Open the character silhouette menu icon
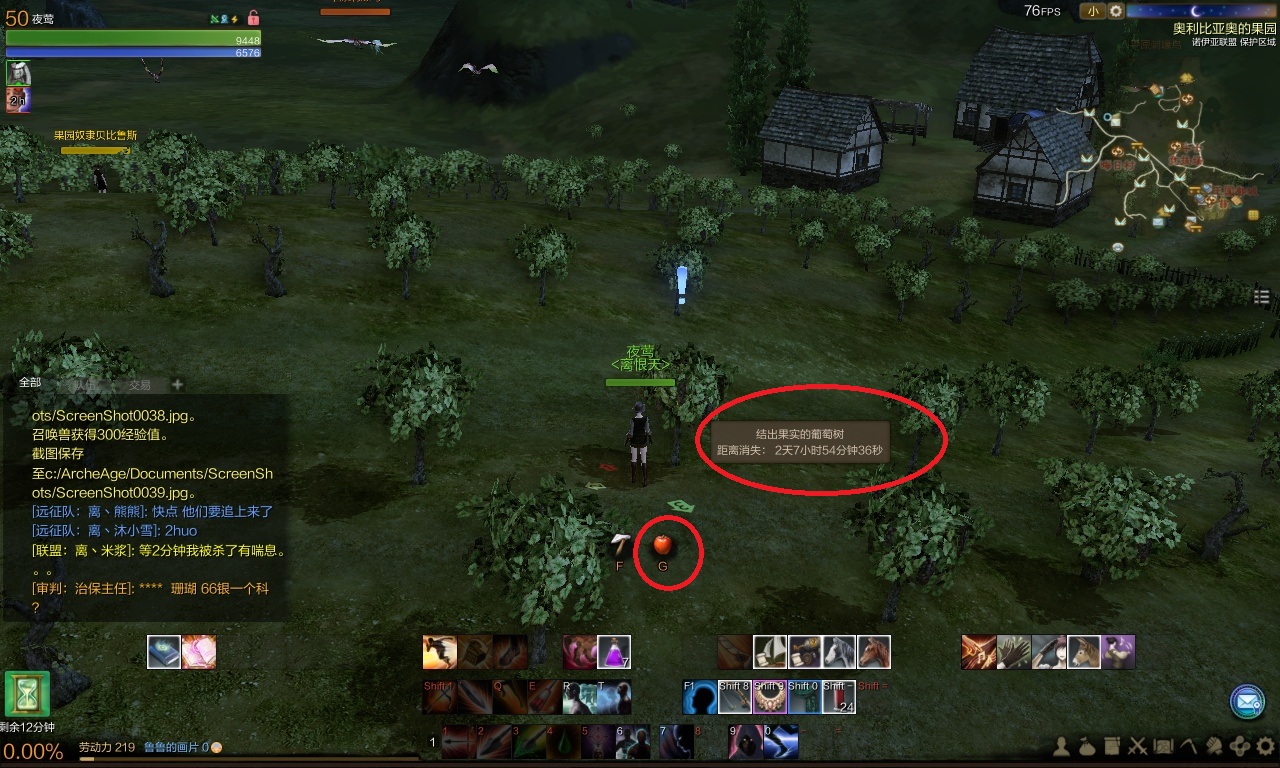Image resolution: width=1280 pixels, height=768 pixels. (1064, 745)
